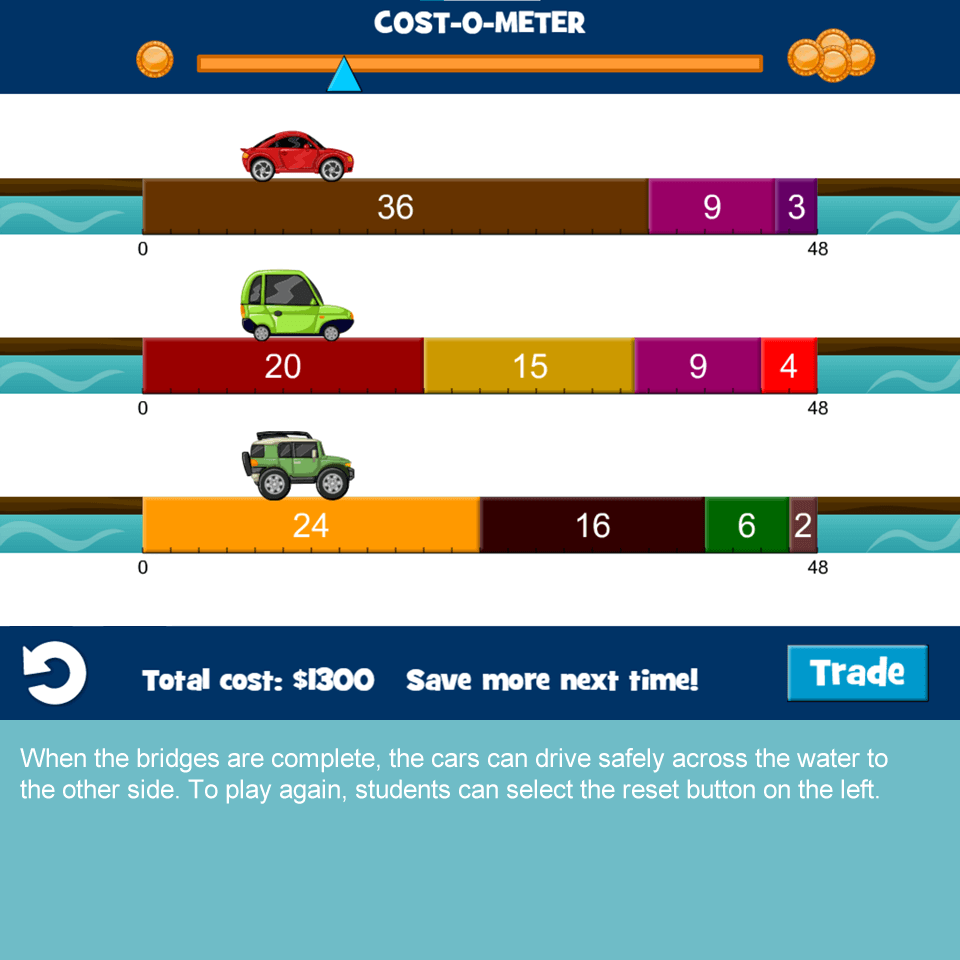Select the dark maroon 16 block
The width and height of the screenshot is (960, 960).
point(593,525)
